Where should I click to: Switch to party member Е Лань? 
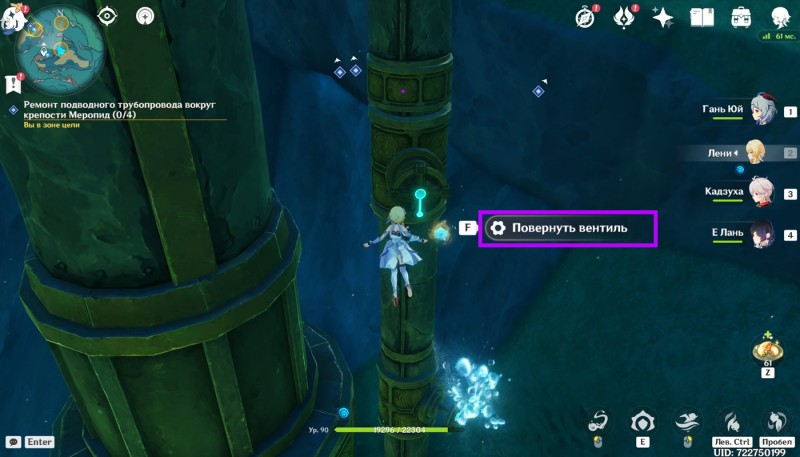pyautogui.click(x=764, y=234)
